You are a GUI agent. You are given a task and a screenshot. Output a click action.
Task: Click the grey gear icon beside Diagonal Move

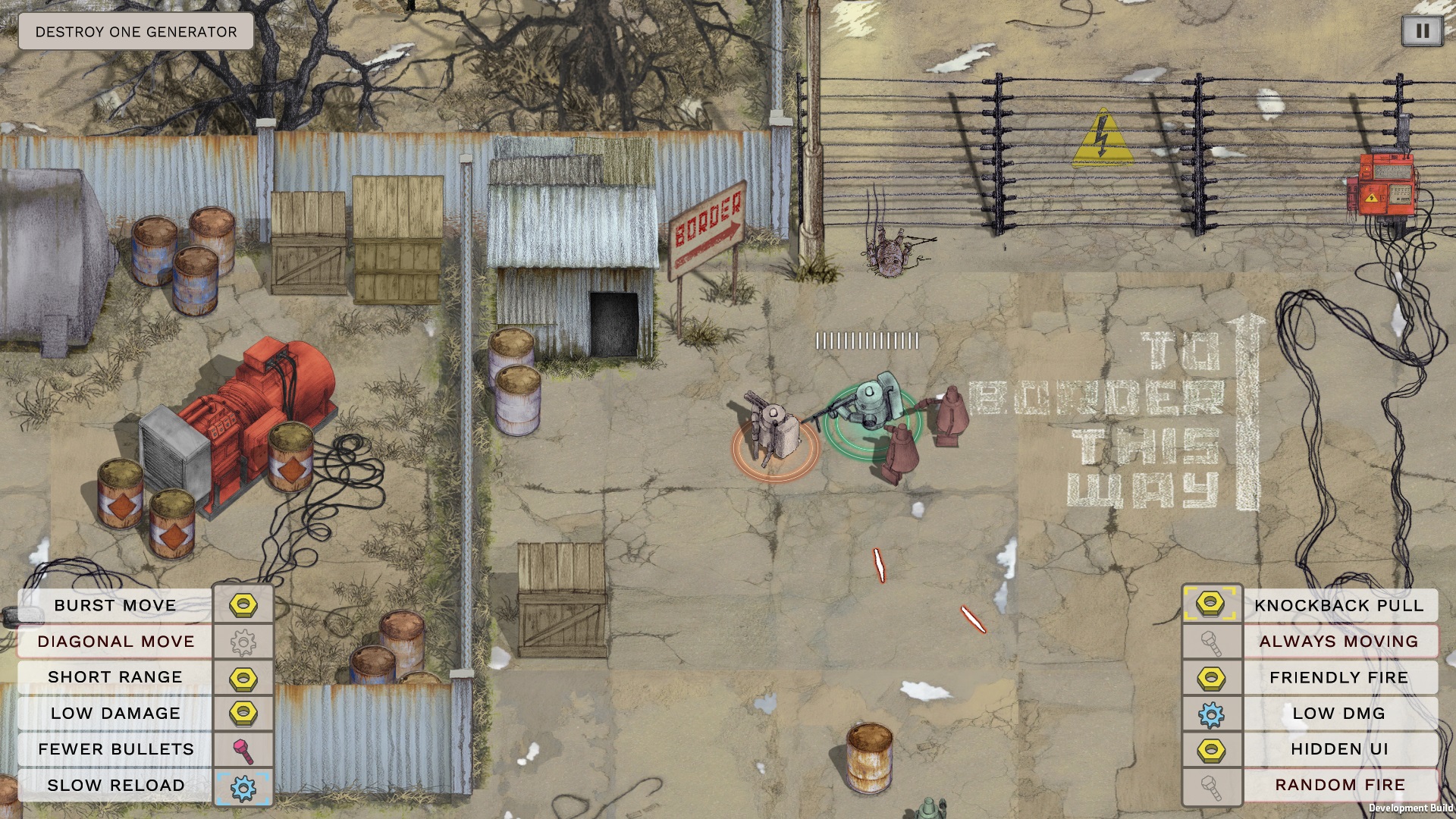coord(243,643)
